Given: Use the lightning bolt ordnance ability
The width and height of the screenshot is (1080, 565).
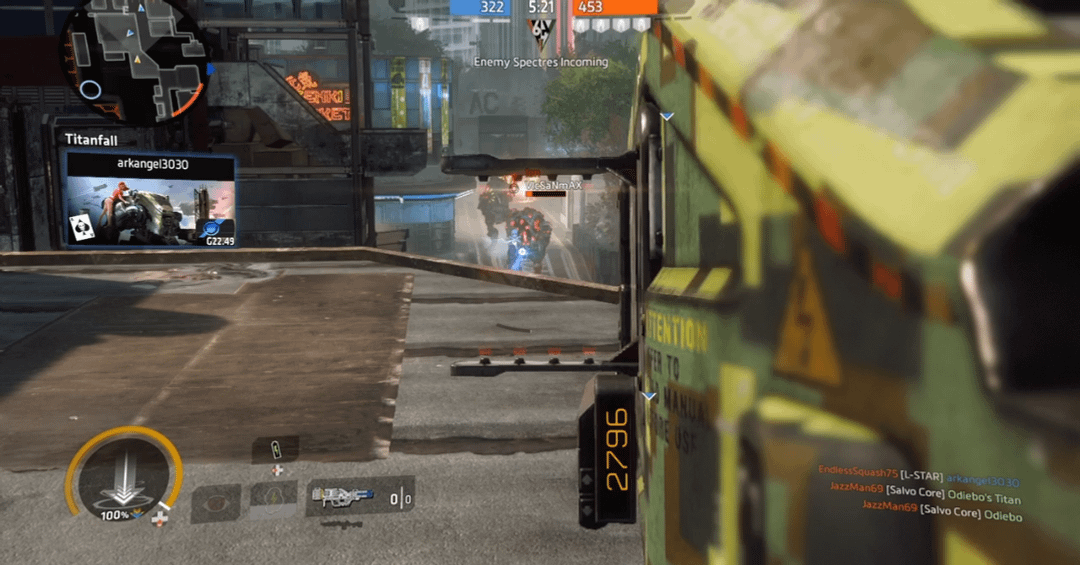Looking at the screenshot, I should [273, 498].
